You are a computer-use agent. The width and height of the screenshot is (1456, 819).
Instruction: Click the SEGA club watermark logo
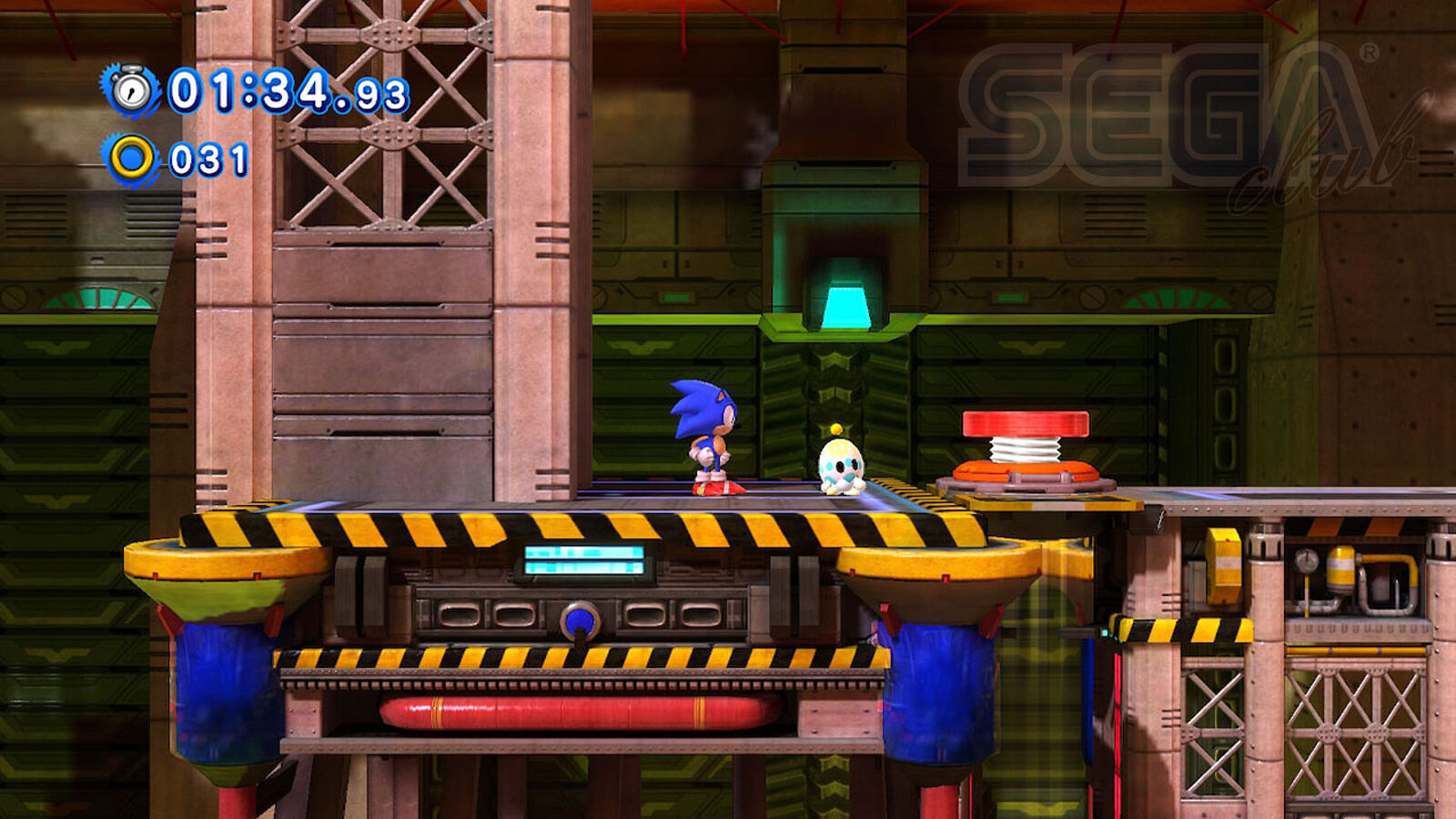click(x=1174, y=120)
